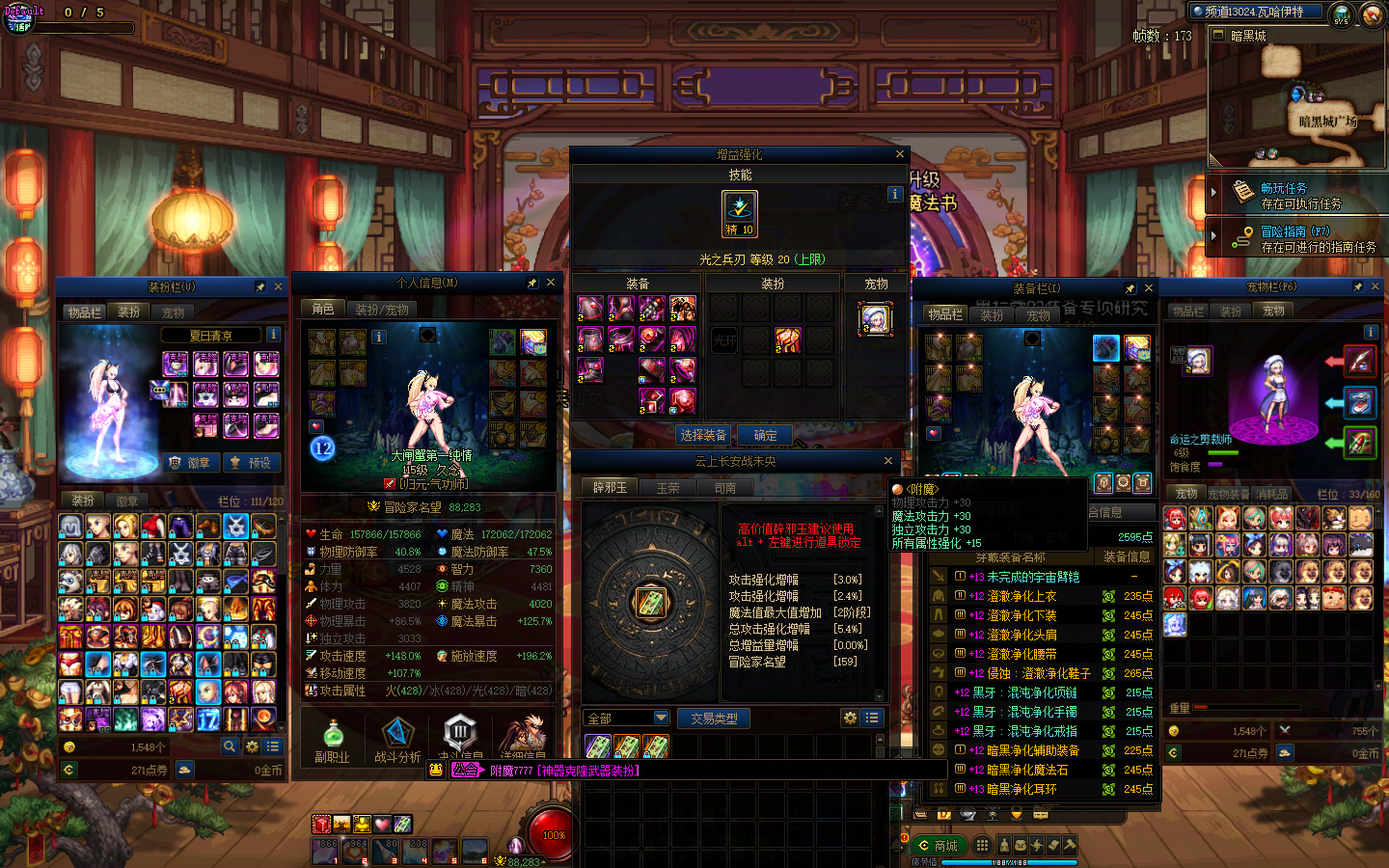This screenshot has width=1389, height=868.
Task: Close the 云上长安战未央 window
Action: click(x=888, y=461)
